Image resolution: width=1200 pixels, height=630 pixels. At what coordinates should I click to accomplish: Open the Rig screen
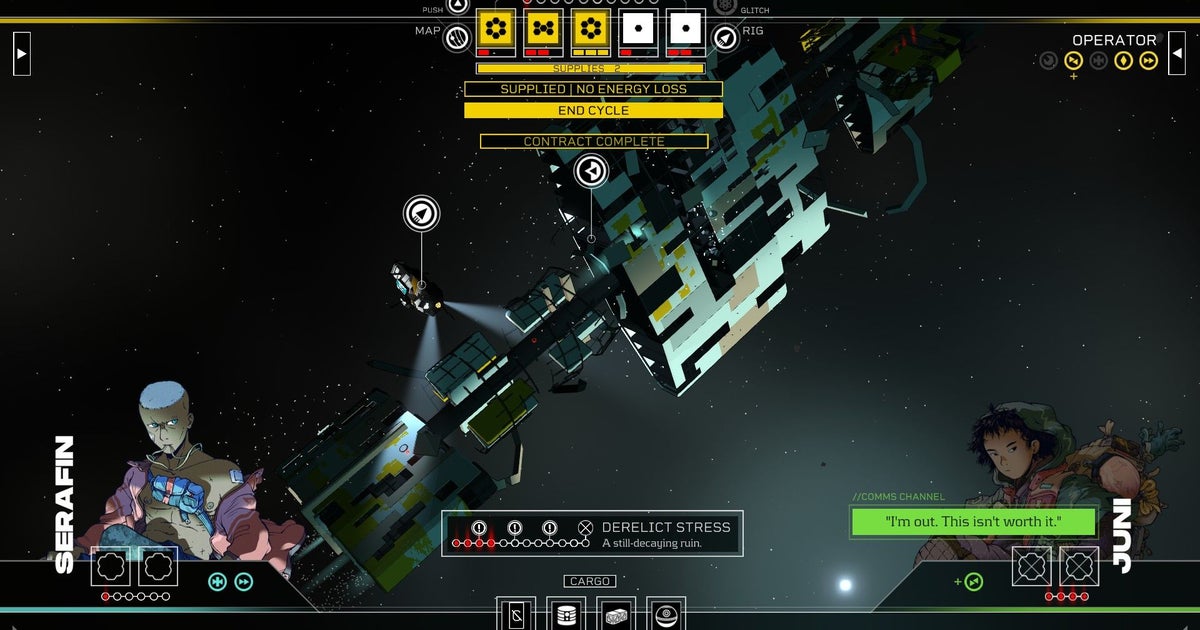click(x=726, y=38)
